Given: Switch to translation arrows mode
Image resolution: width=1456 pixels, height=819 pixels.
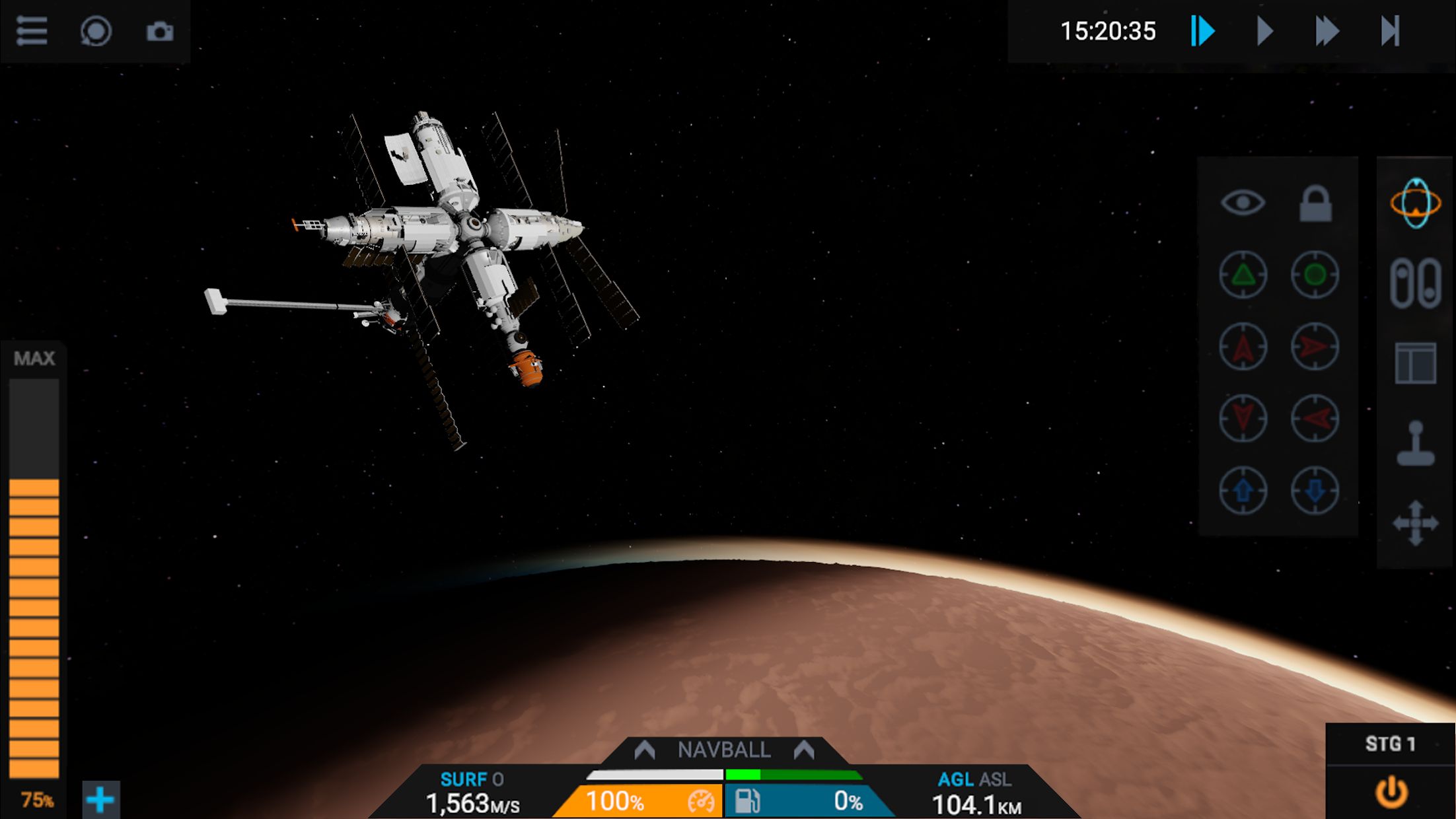Looking at the screenshot, I should tap(1415, 523).
